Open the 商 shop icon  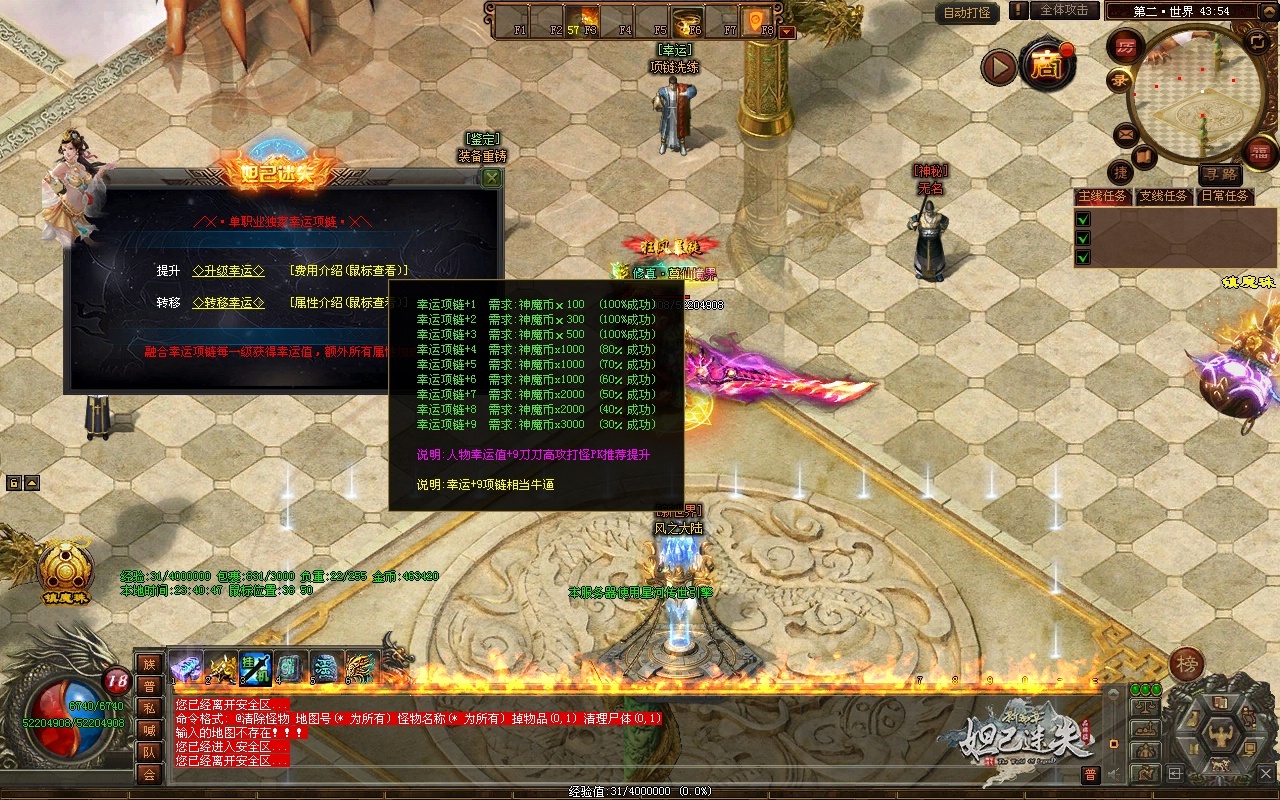[1047, 67]
